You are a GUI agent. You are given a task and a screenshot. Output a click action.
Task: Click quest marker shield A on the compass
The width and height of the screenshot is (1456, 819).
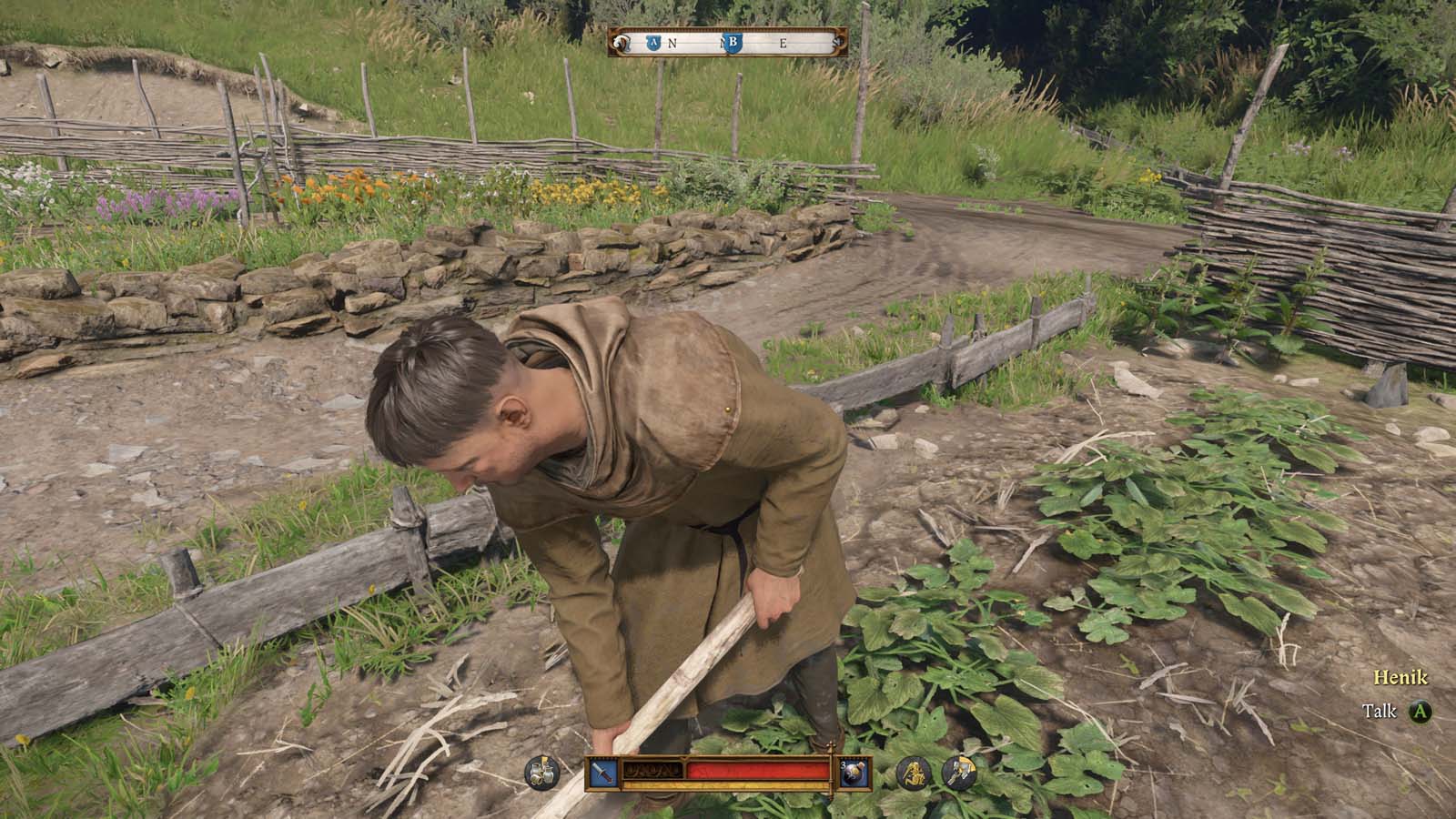pos(654,43)
